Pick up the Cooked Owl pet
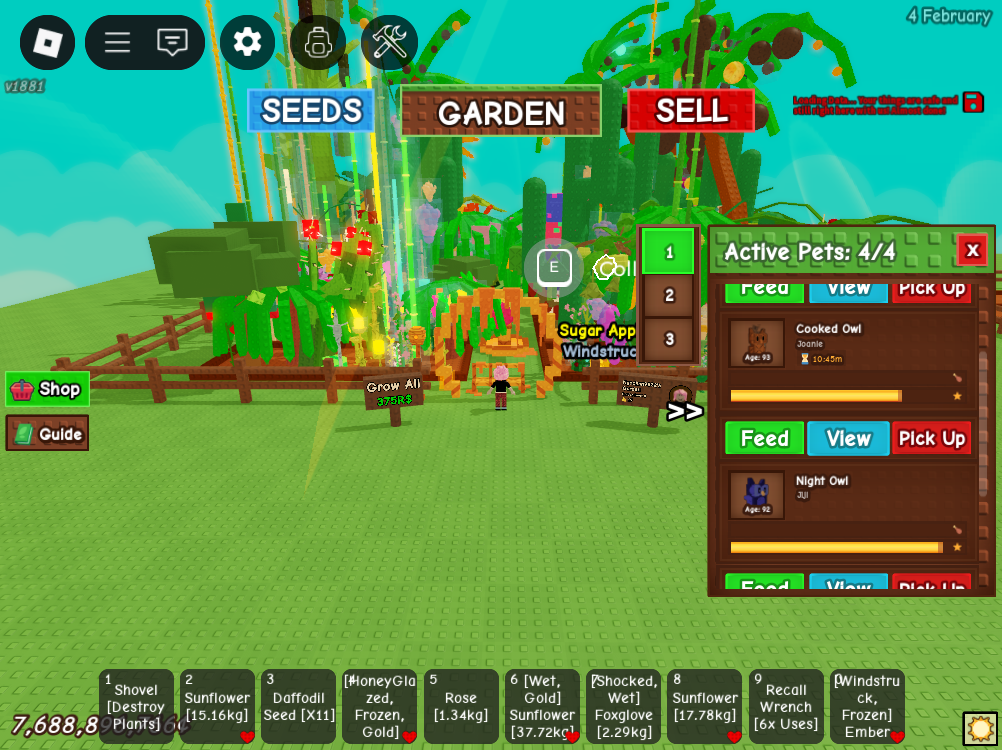 tap(931, 439)
